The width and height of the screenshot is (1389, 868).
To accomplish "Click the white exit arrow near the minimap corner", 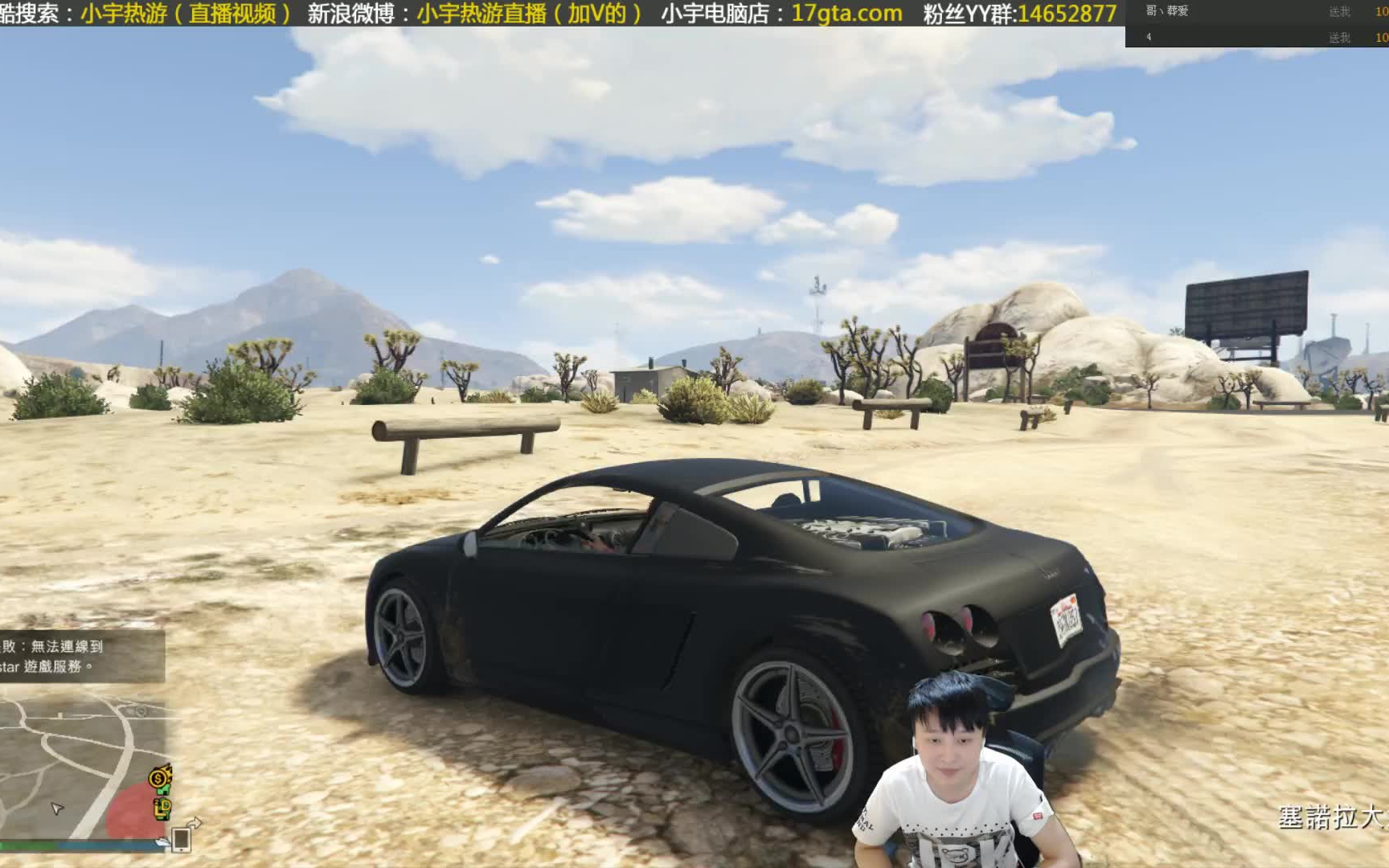I will coord(194,824).
